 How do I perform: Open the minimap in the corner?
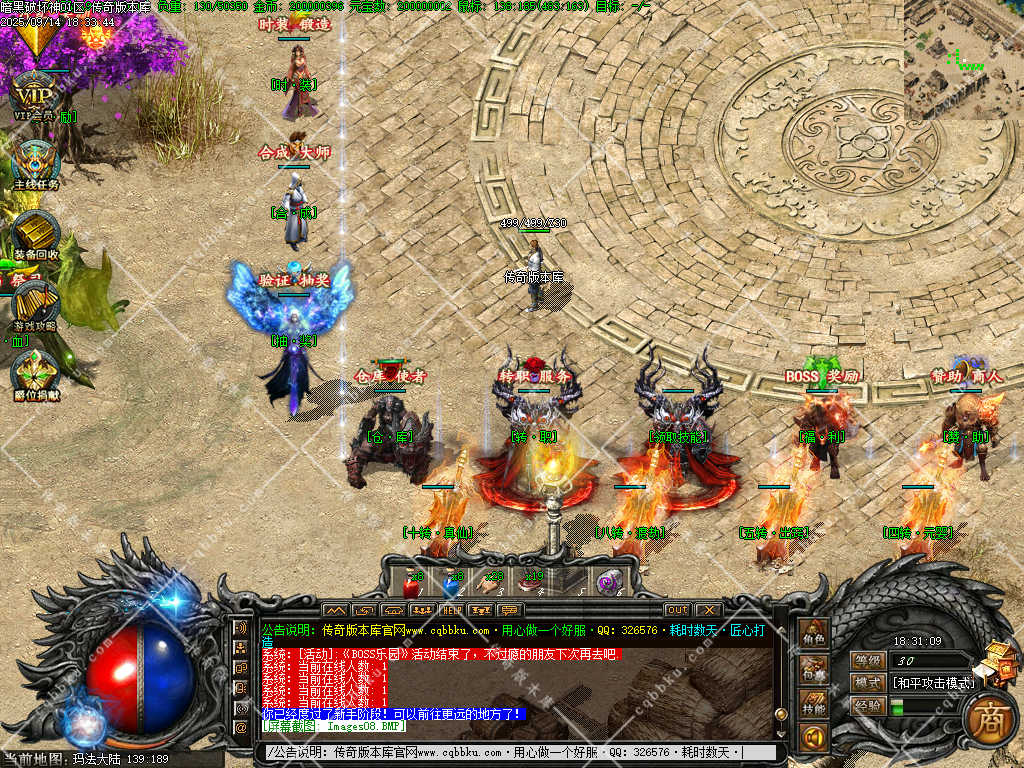[x=963, y=60]
